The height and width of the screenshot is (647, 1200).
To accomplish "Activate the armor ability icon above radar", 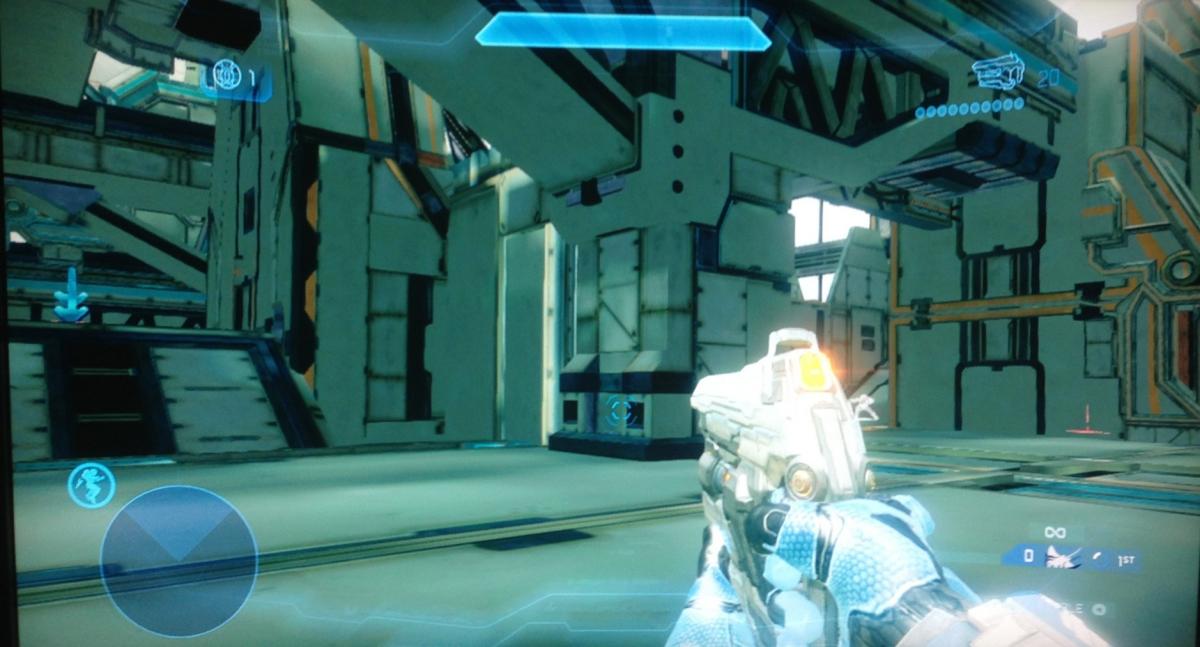I will tap(91, 485).
